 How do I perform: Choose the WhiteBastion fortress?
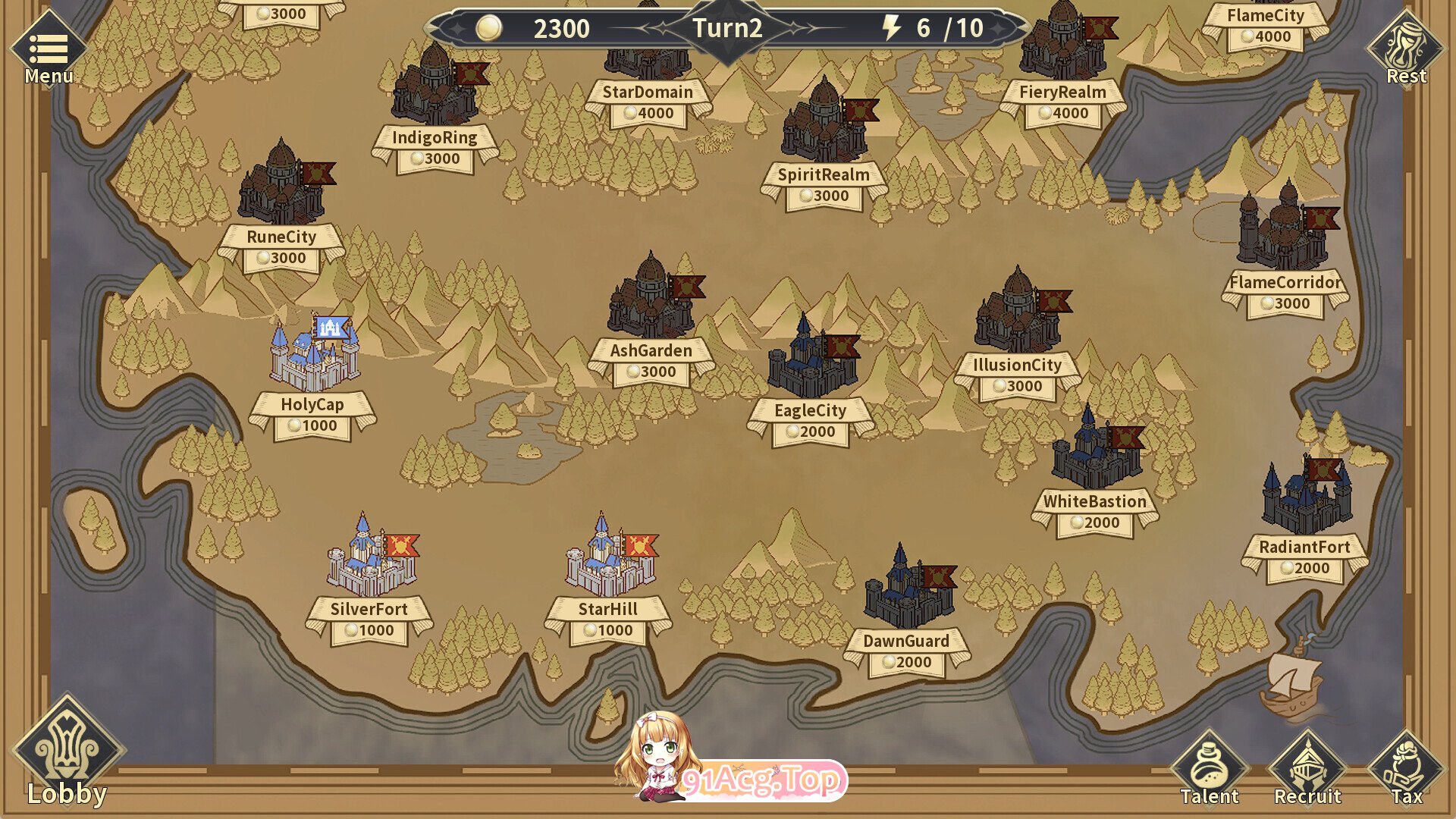1095,451
